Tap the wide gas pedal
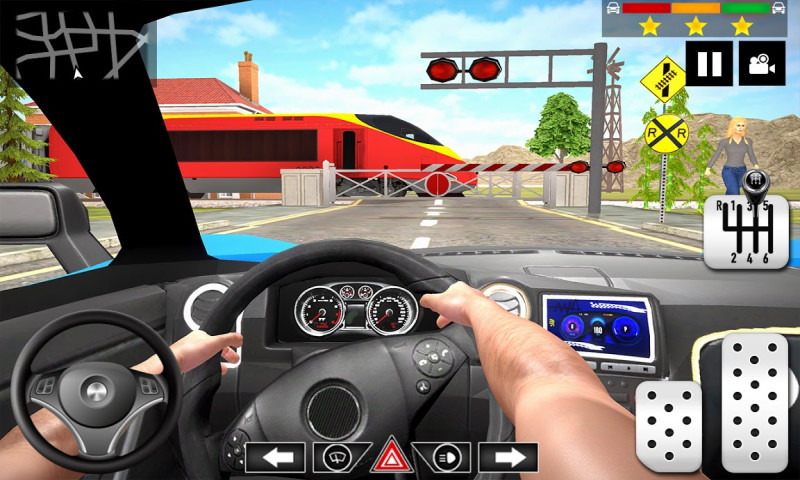The width and height of the screenshot is (800, 480). pos(755,400)
